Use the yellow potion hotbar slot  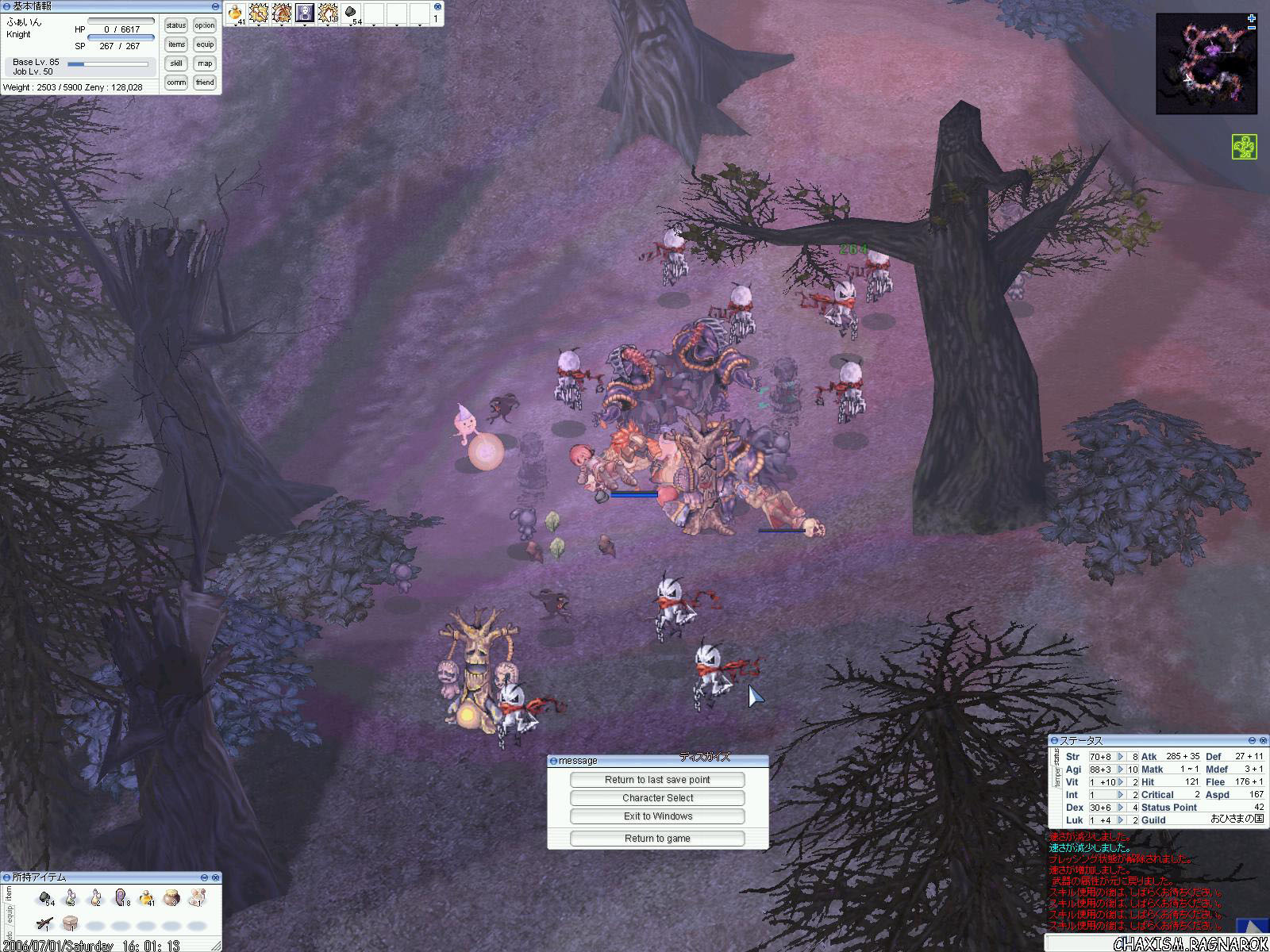click(x=235, y=13)
